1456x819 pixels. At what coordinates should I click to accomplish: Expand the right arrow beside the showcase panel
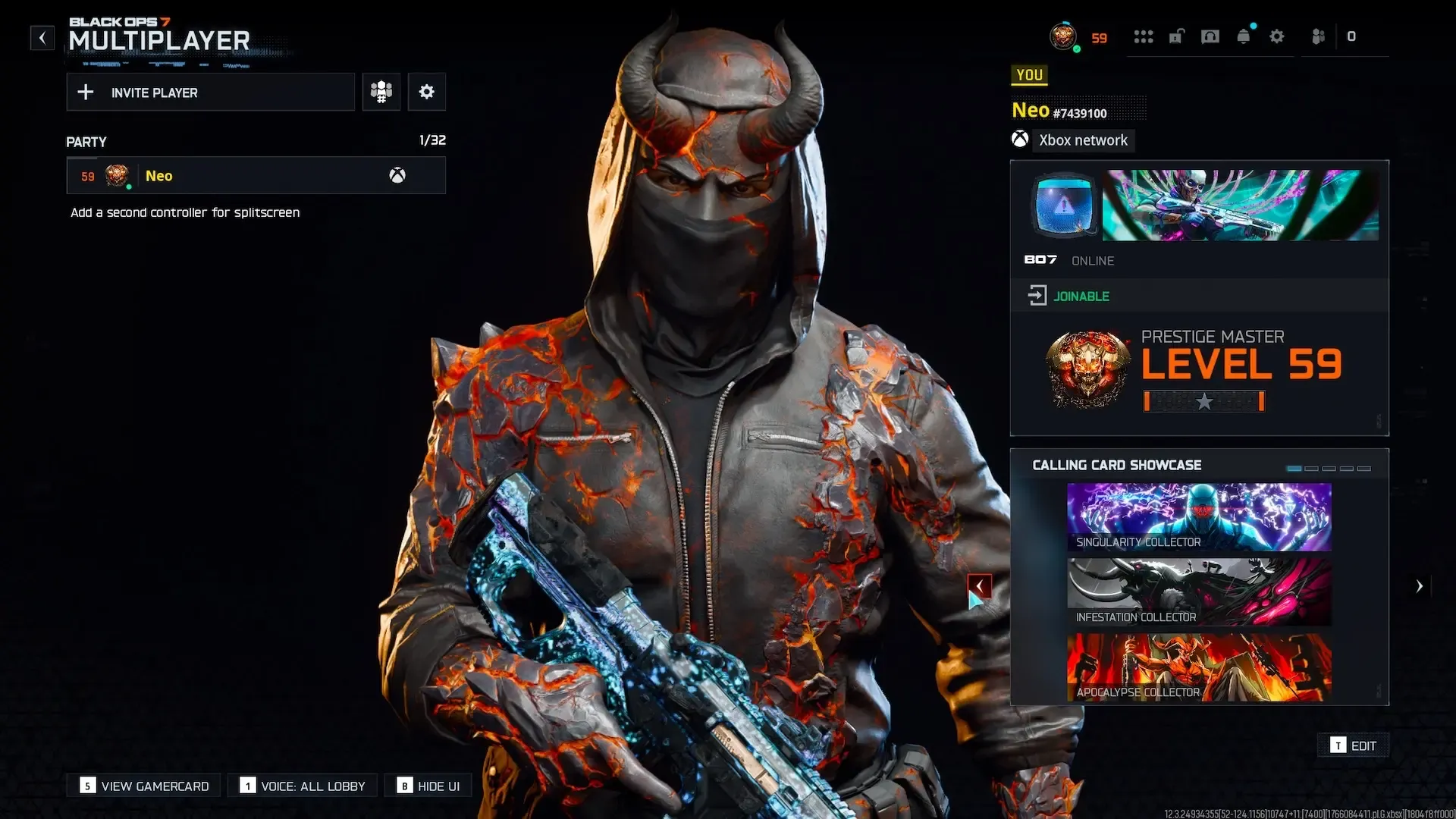click(1420, 585)
